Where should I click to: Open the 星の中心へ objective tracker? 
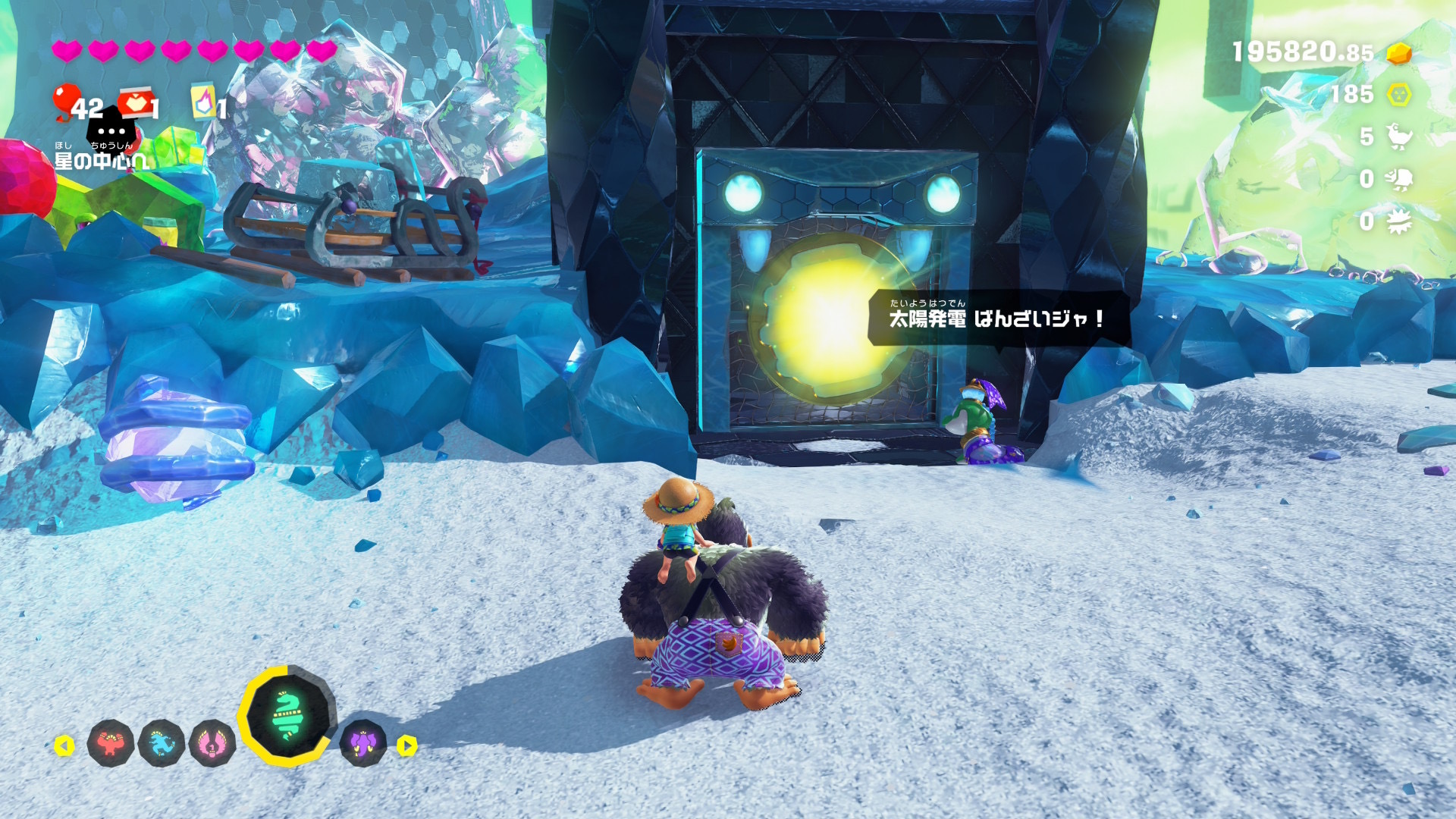pyautogui.click(x=100, y=160)
